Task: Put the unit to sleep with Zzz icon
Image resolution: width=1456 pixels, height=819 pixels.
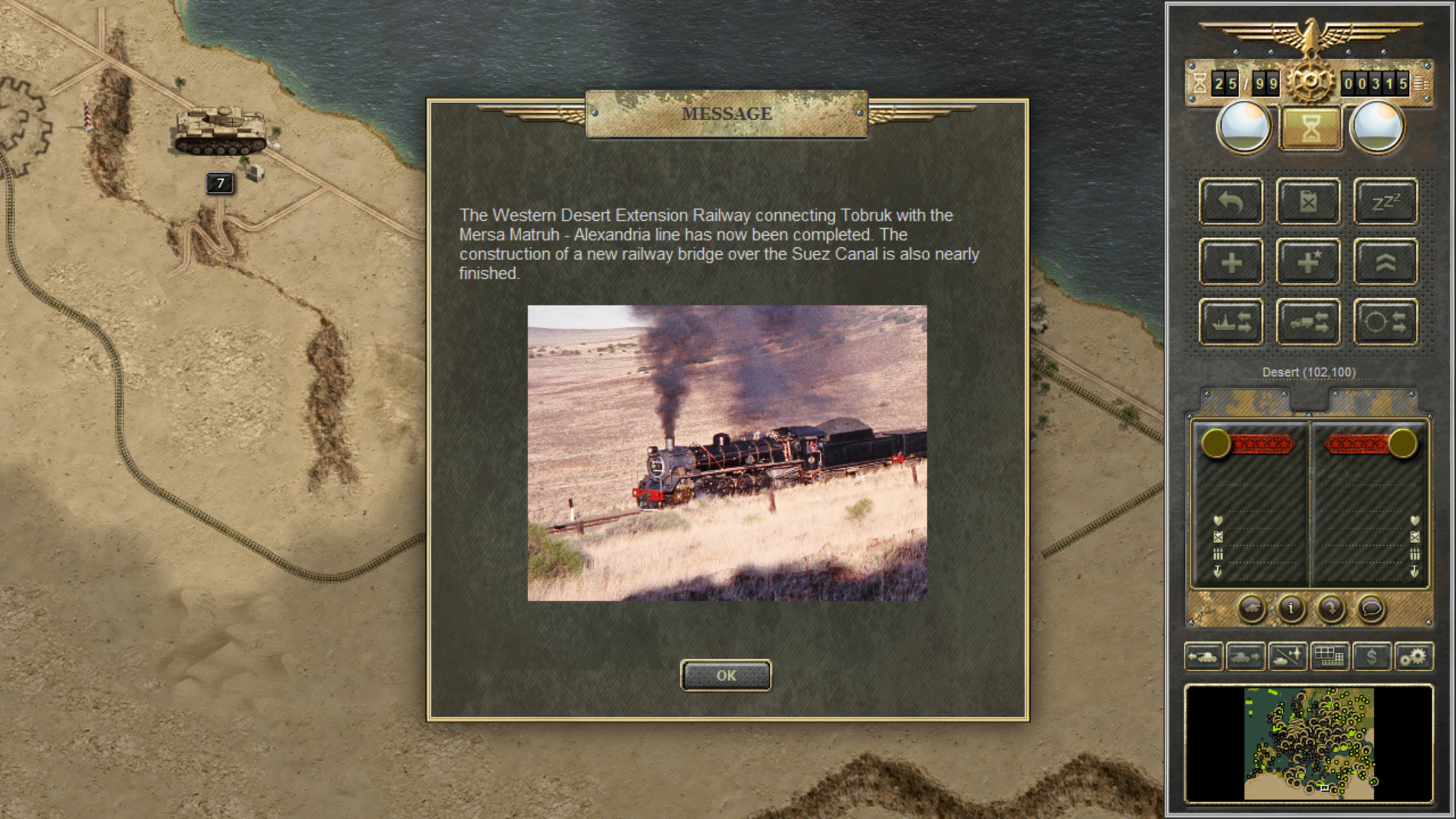Action: tap(1385, 201)
